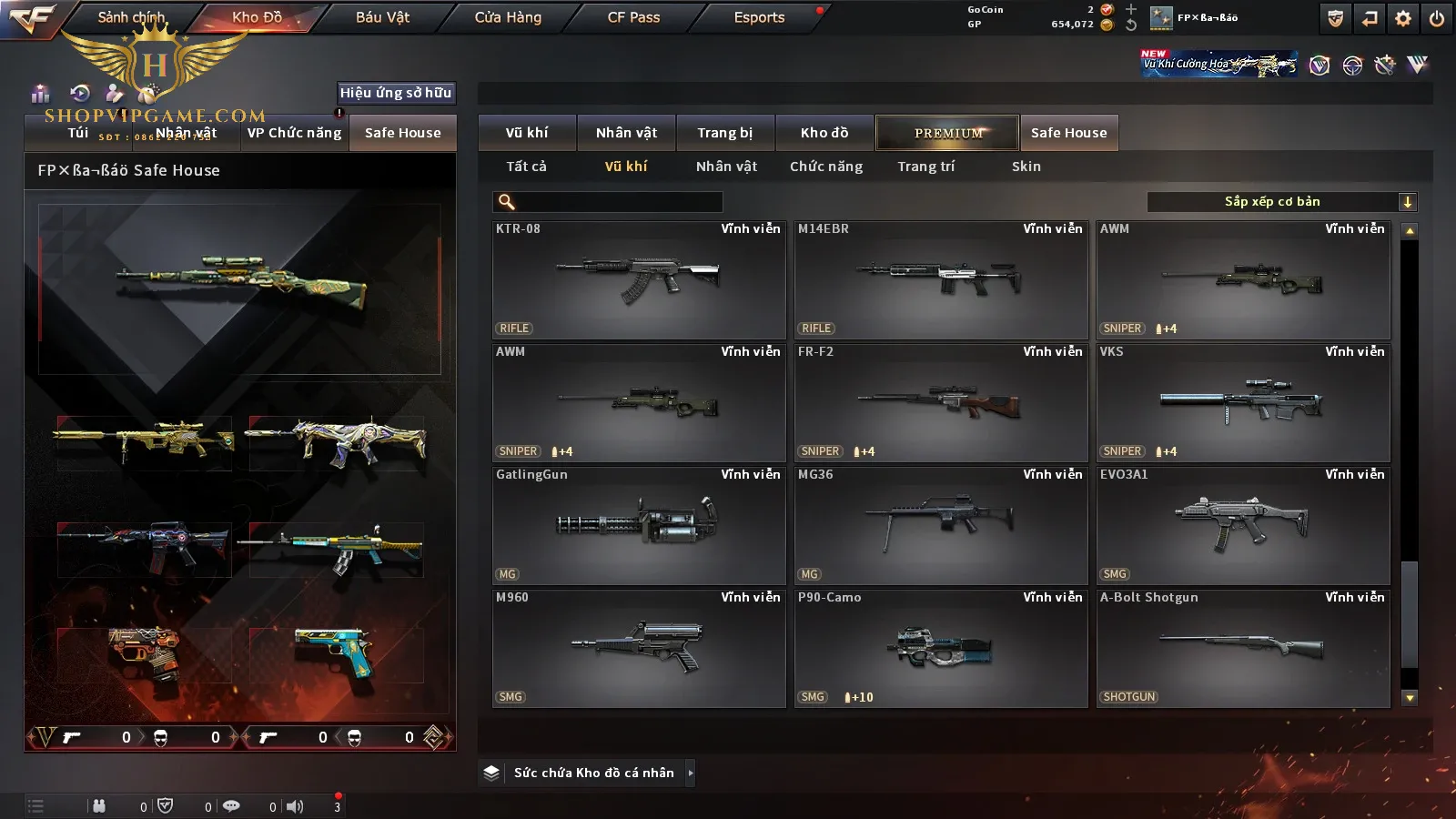Click the power exit button
The height and width of the screenshot is (819, 1456).
click(x=1437, y=18)
